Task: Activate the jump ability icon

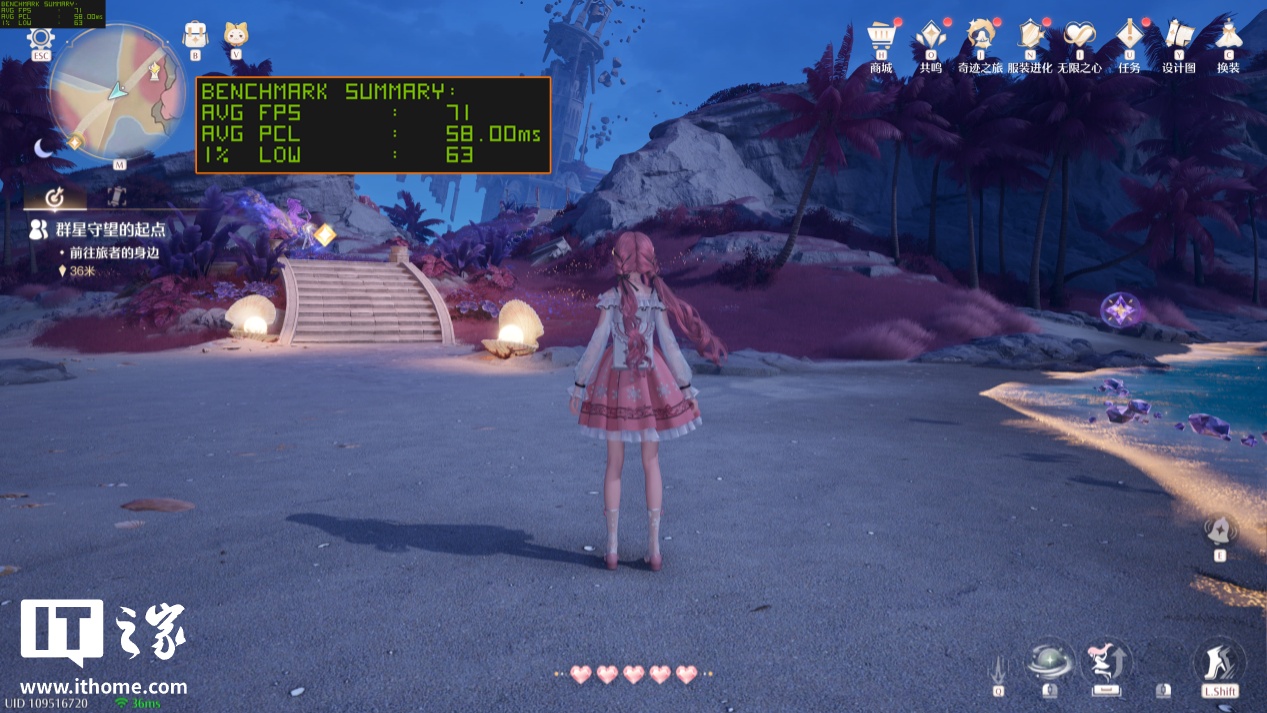Action: [1106, 663]
